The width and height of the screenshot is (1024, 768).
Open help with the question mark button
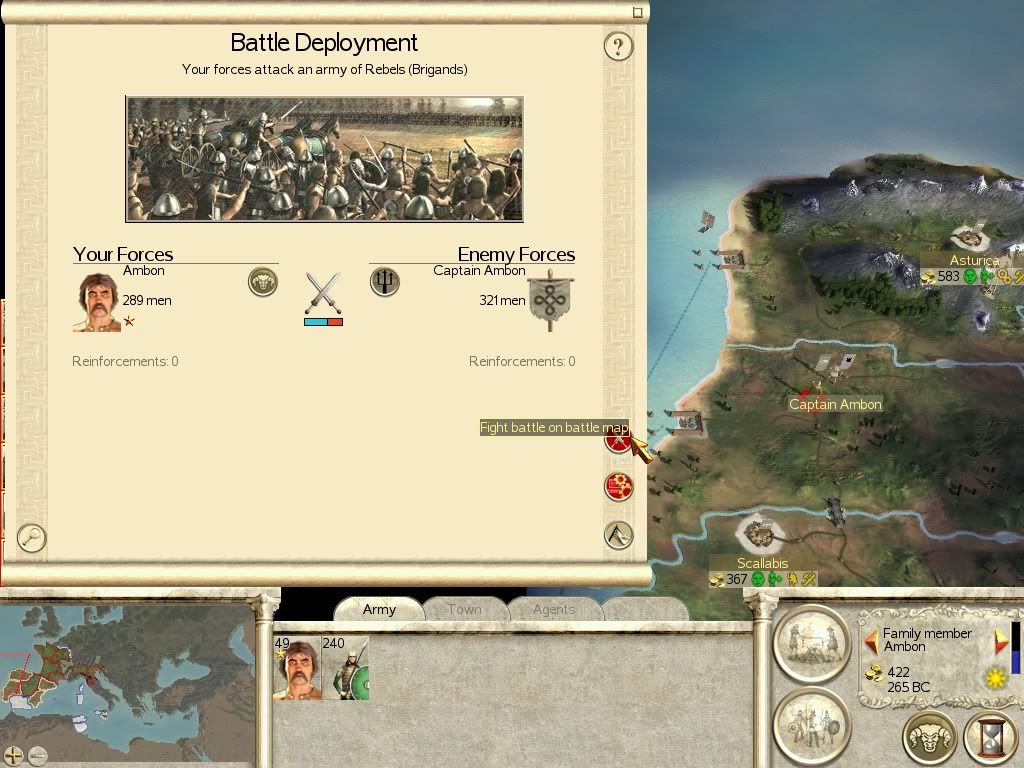(618, 46)
